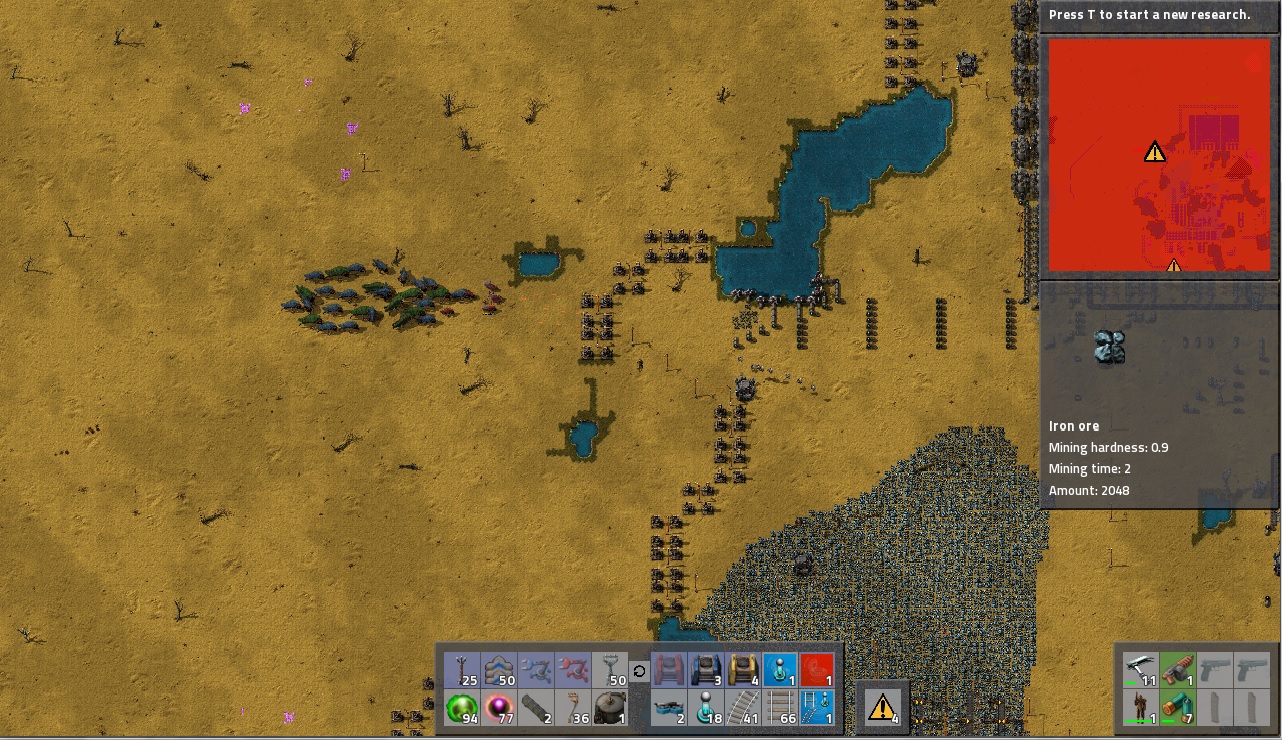This screenshot has height=740, width=1282.
Task: Open the yellow warning alert icon
Action: point(882,708)
